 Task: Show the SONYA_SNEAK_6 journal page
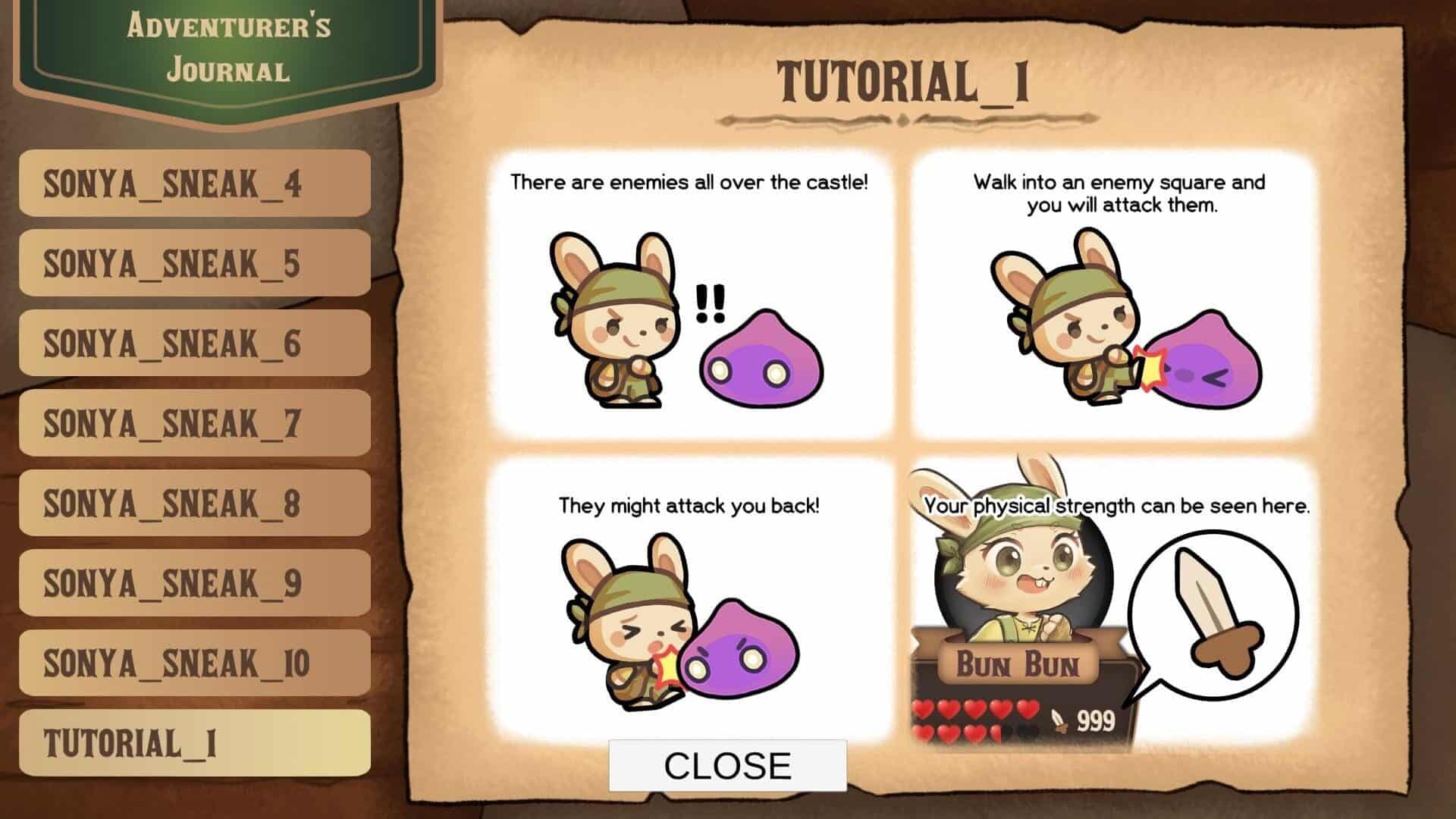[195, 344]
